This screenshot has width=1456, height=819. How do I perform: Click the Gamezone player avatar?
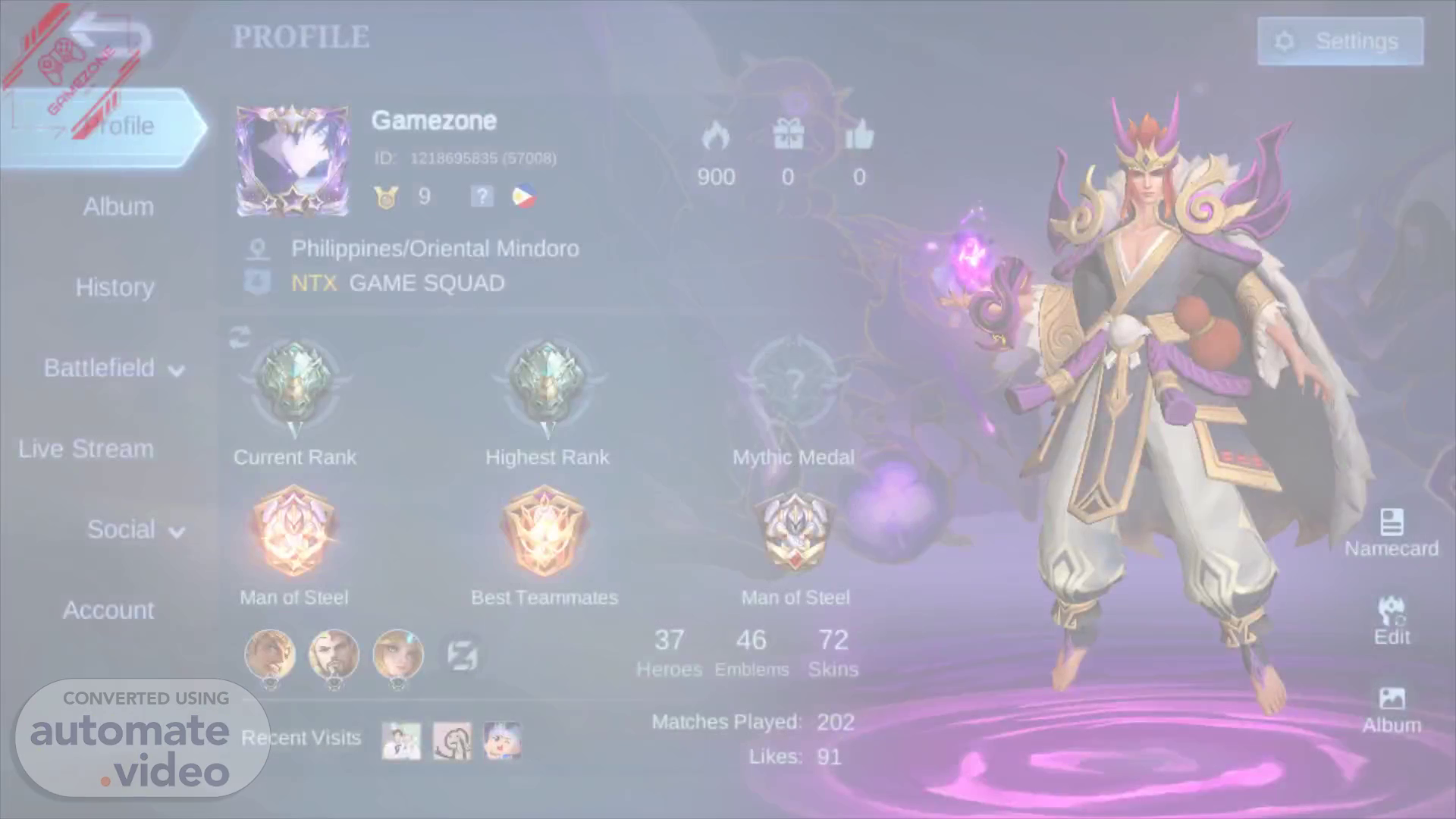pyautogui.click(x=293, y=161)
